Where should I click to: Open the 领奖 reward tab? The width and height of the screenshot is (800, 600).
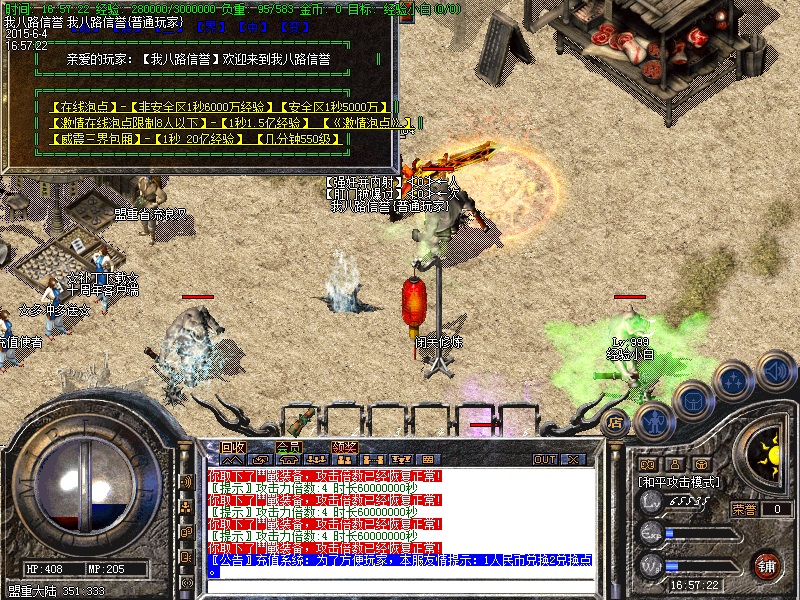(x=345, y=447)
